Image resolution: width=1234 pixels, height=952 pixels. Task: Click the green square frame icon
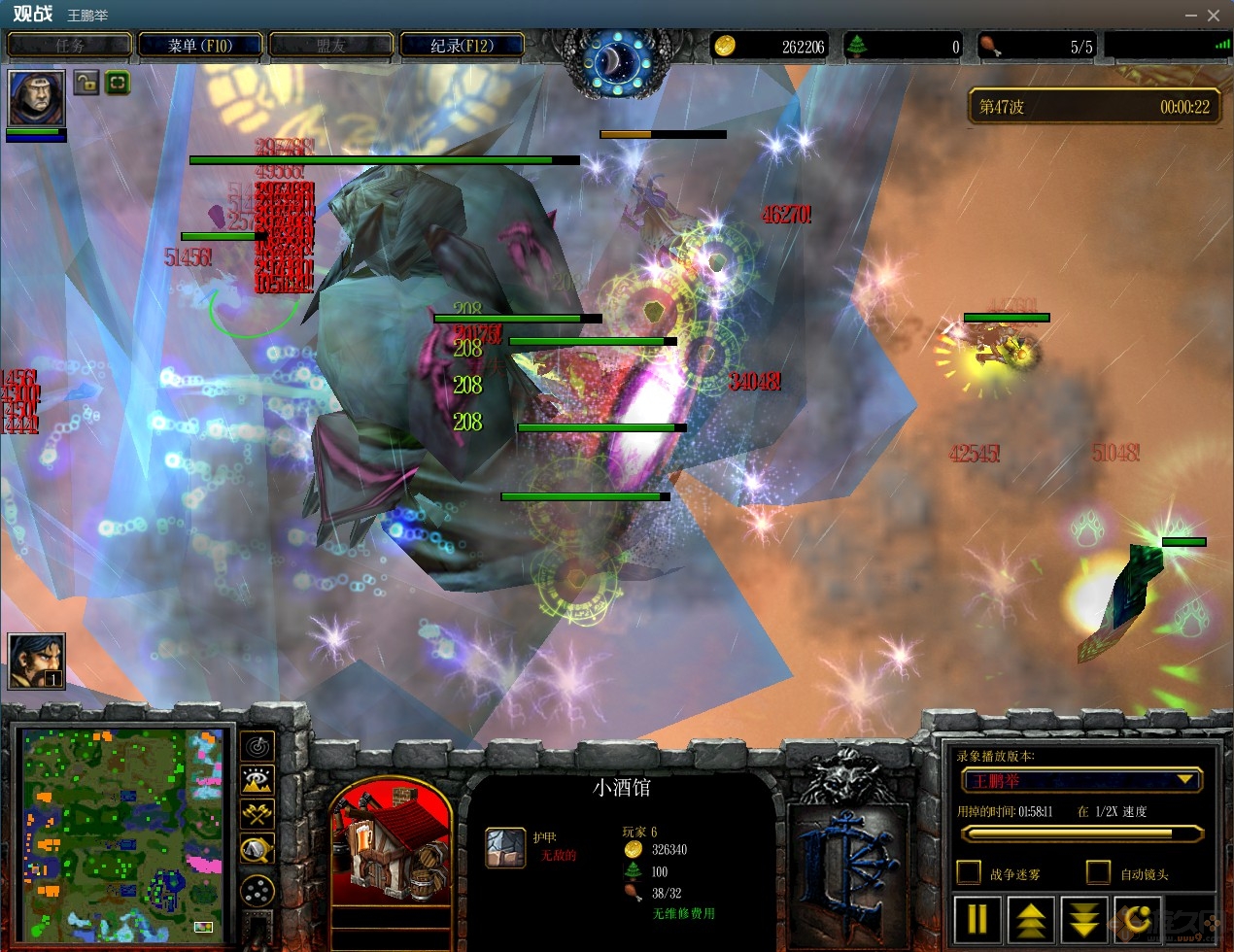click(117, 83)
